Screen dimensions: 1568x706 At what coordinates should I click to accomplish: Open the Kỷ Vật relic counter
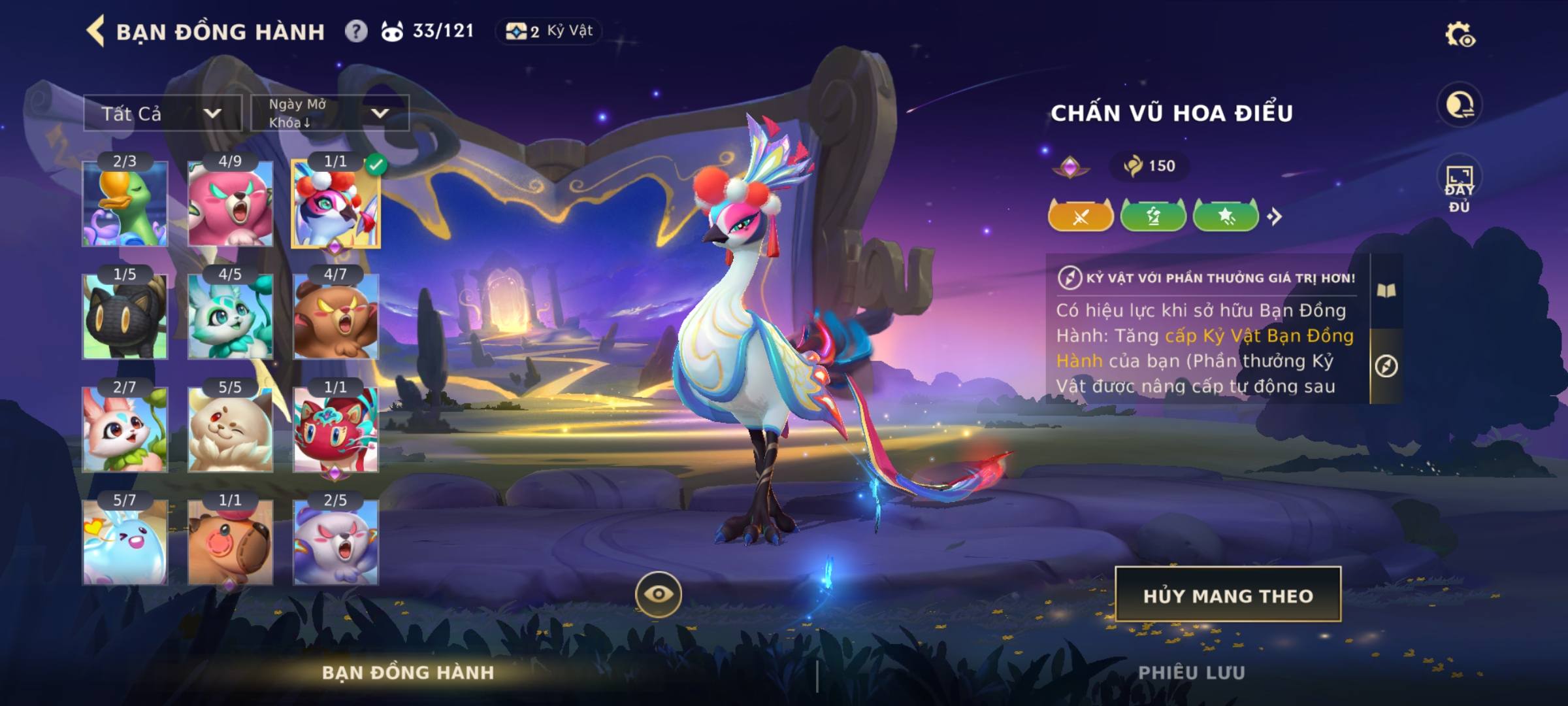point(549,31)
